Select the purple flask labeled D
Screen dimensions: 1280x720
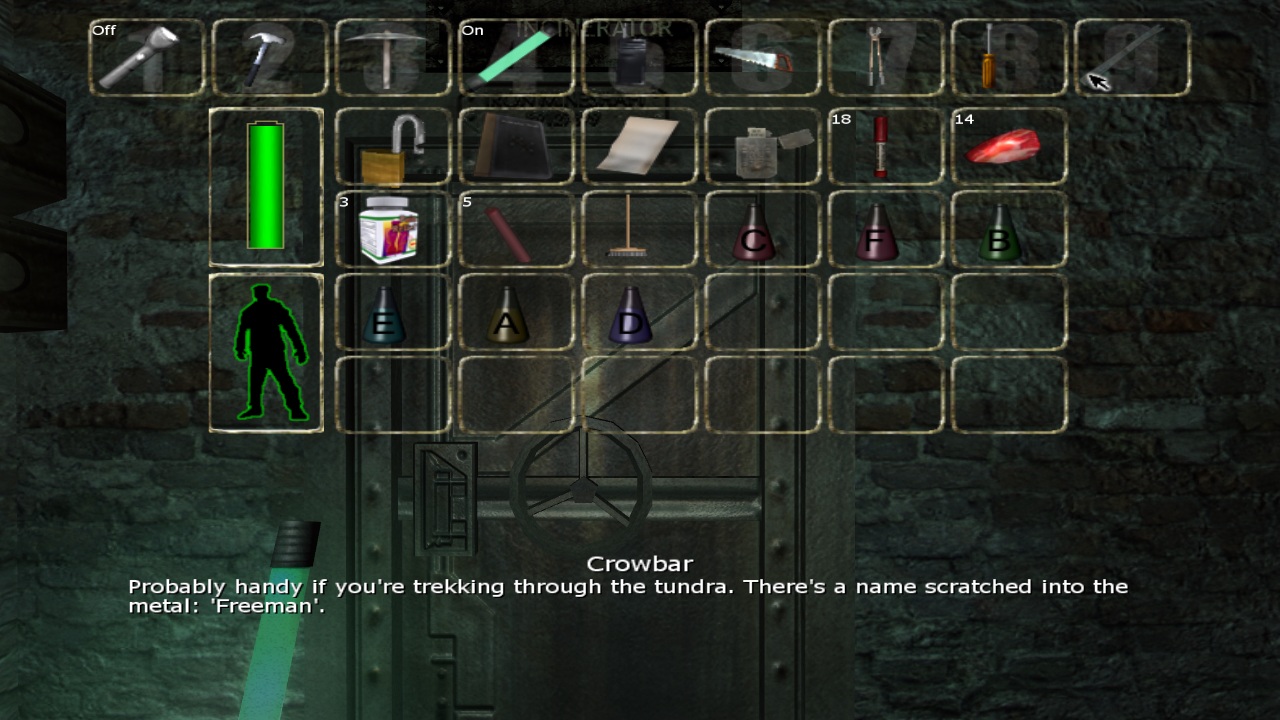pyautogui.click(x=639, y=313)
